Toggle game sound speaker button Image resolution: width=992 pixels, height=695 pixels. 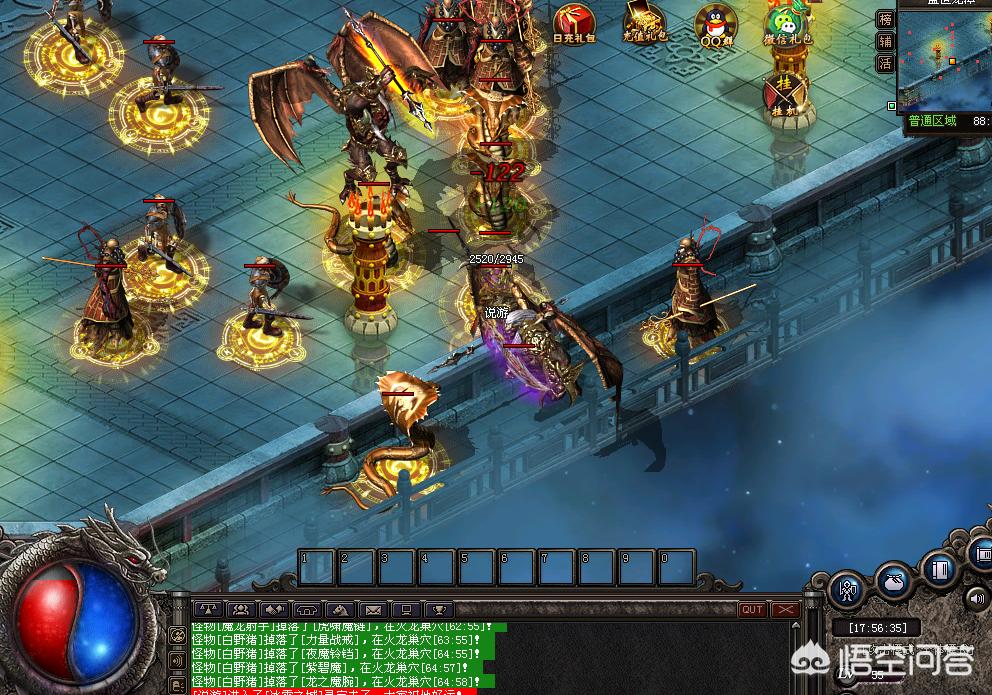coord(975,598)
